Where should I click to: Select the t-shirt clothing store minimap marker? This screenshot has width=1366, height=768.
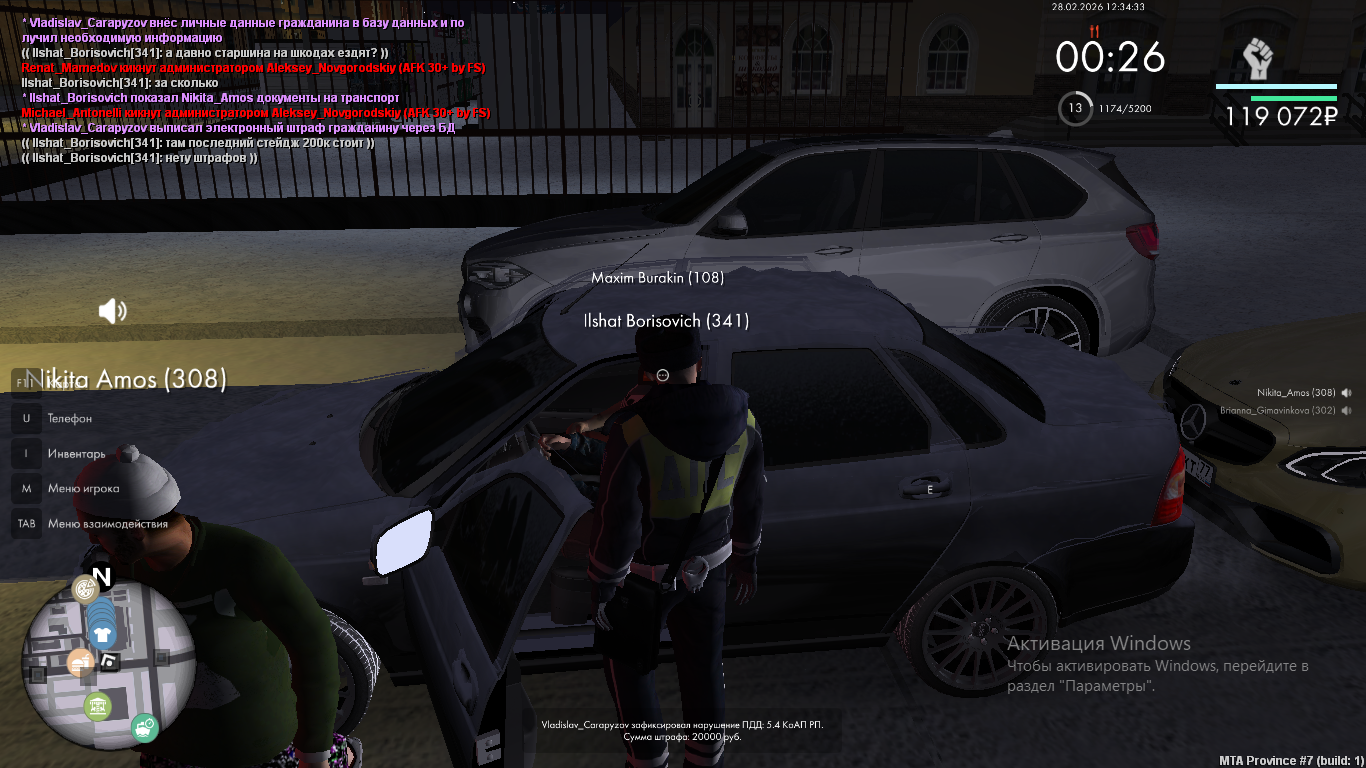101,633
